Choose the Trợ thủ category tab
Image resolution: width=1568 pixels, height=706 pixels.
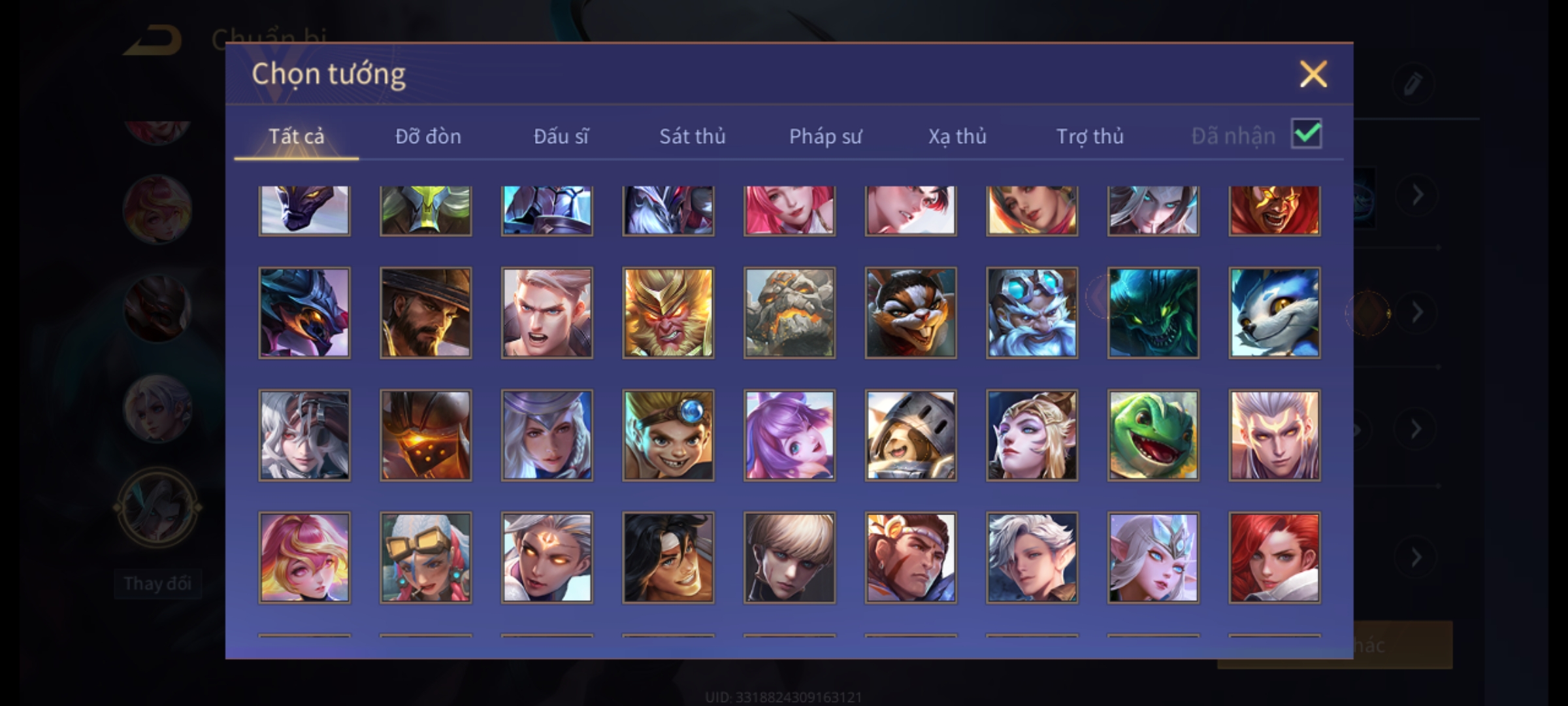coord(1090,136)
